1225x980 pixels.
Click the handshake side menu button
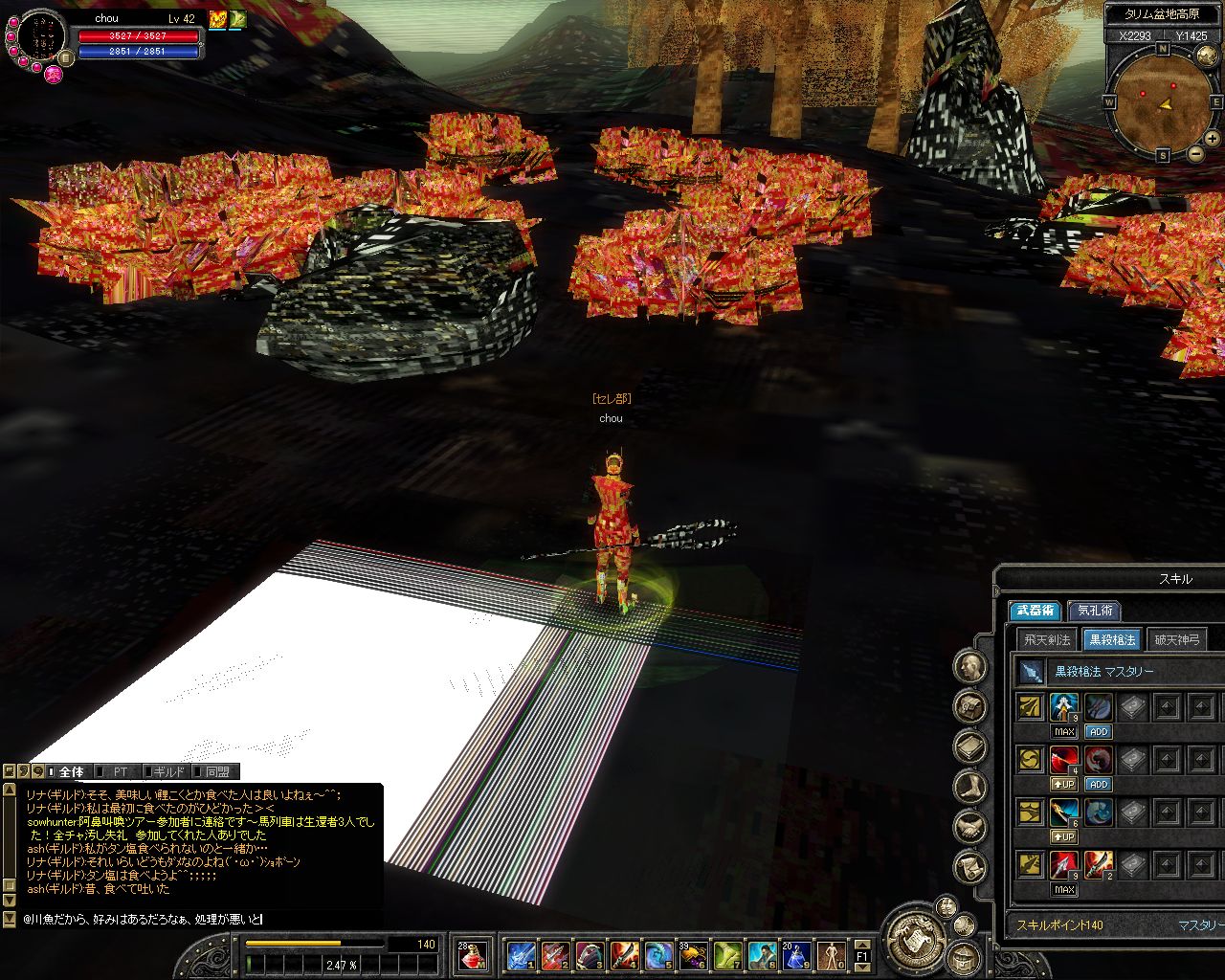(970, 828)
